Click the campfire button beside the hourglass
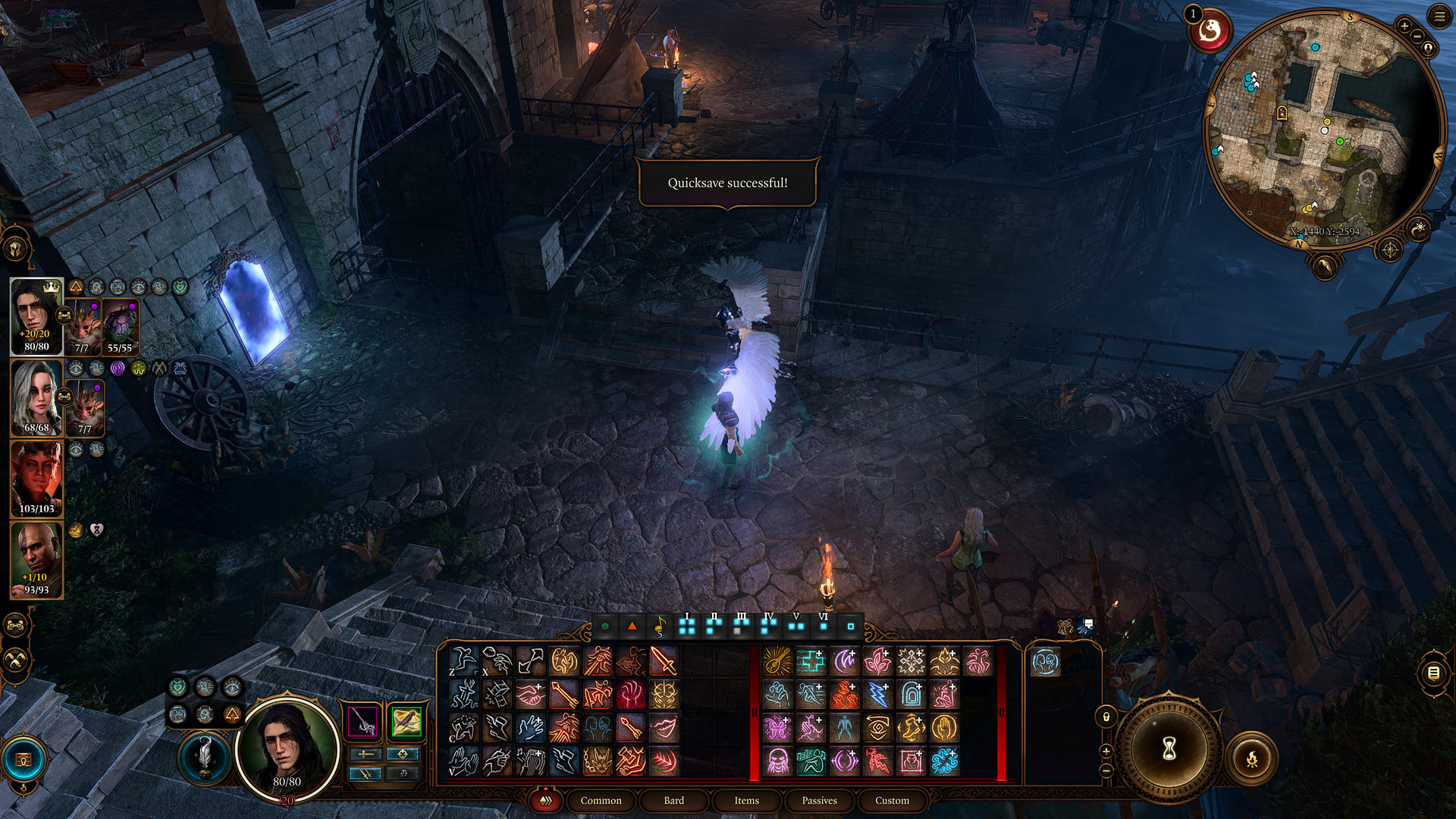 click(1251, 758)
